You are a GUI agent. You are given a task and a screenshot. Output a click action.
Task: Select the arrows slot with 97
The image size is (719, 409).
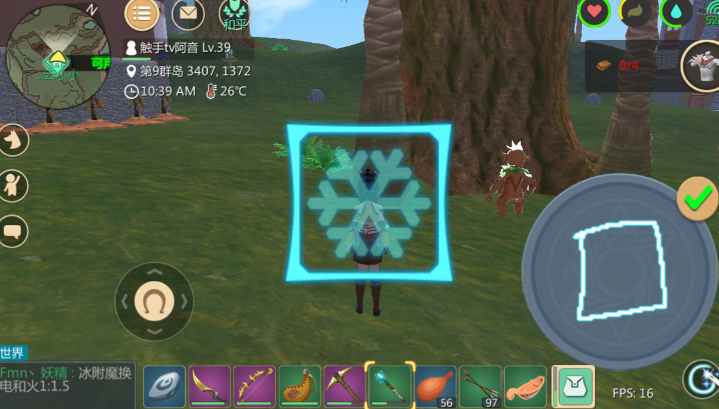click(479, 385)
